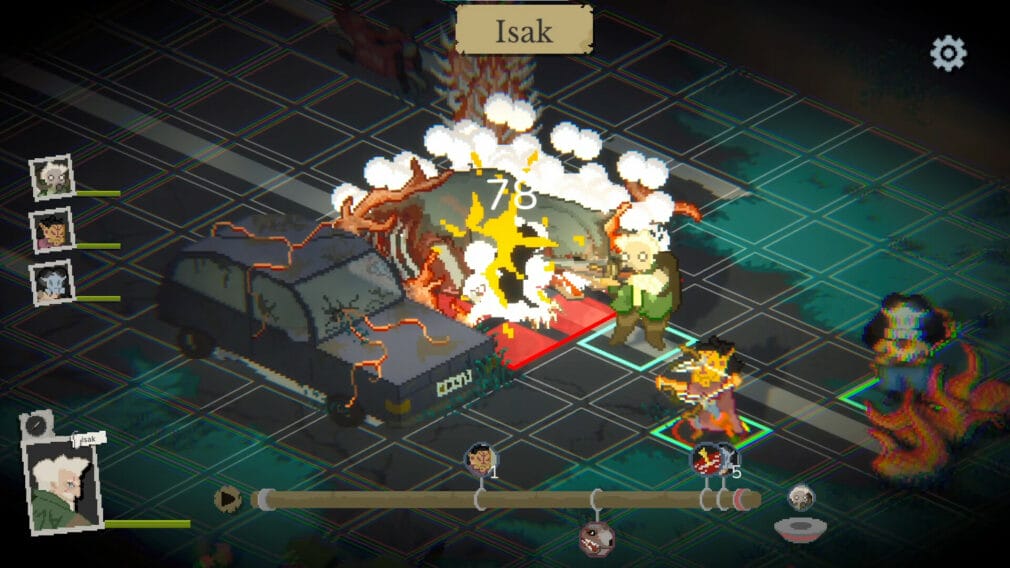Screen dimensions: 1010x568
Task: Click the Isak name banner
Action: (524, 31)
